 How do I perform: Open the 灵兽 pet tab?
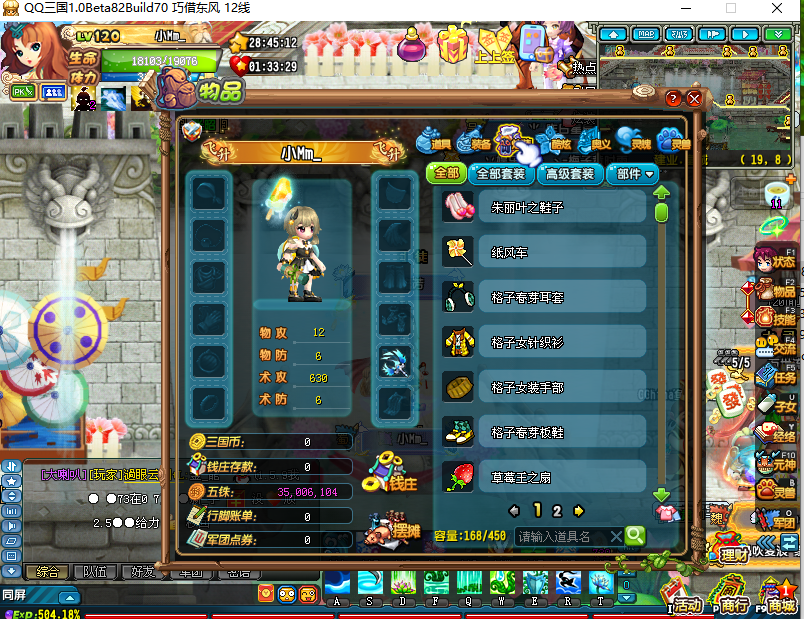click(x=676, y=140)
